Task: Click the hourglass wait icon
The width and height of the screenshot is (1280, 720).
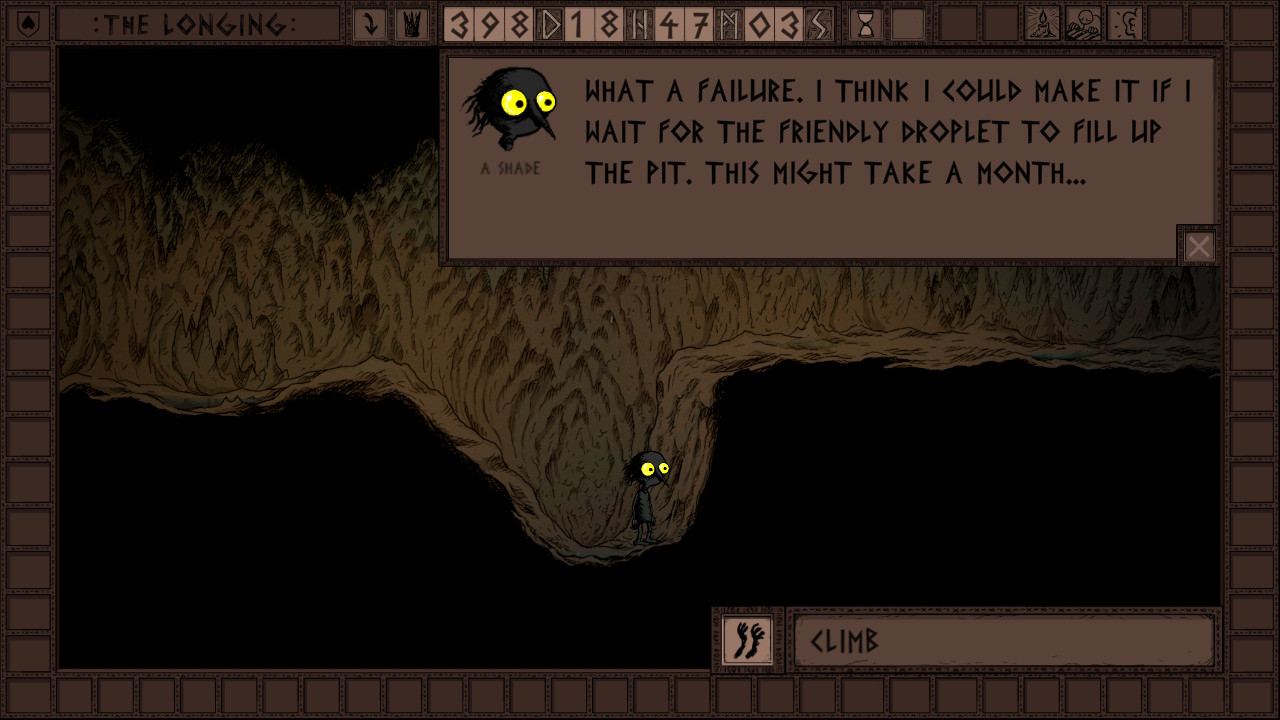Action: coord(866,24)
